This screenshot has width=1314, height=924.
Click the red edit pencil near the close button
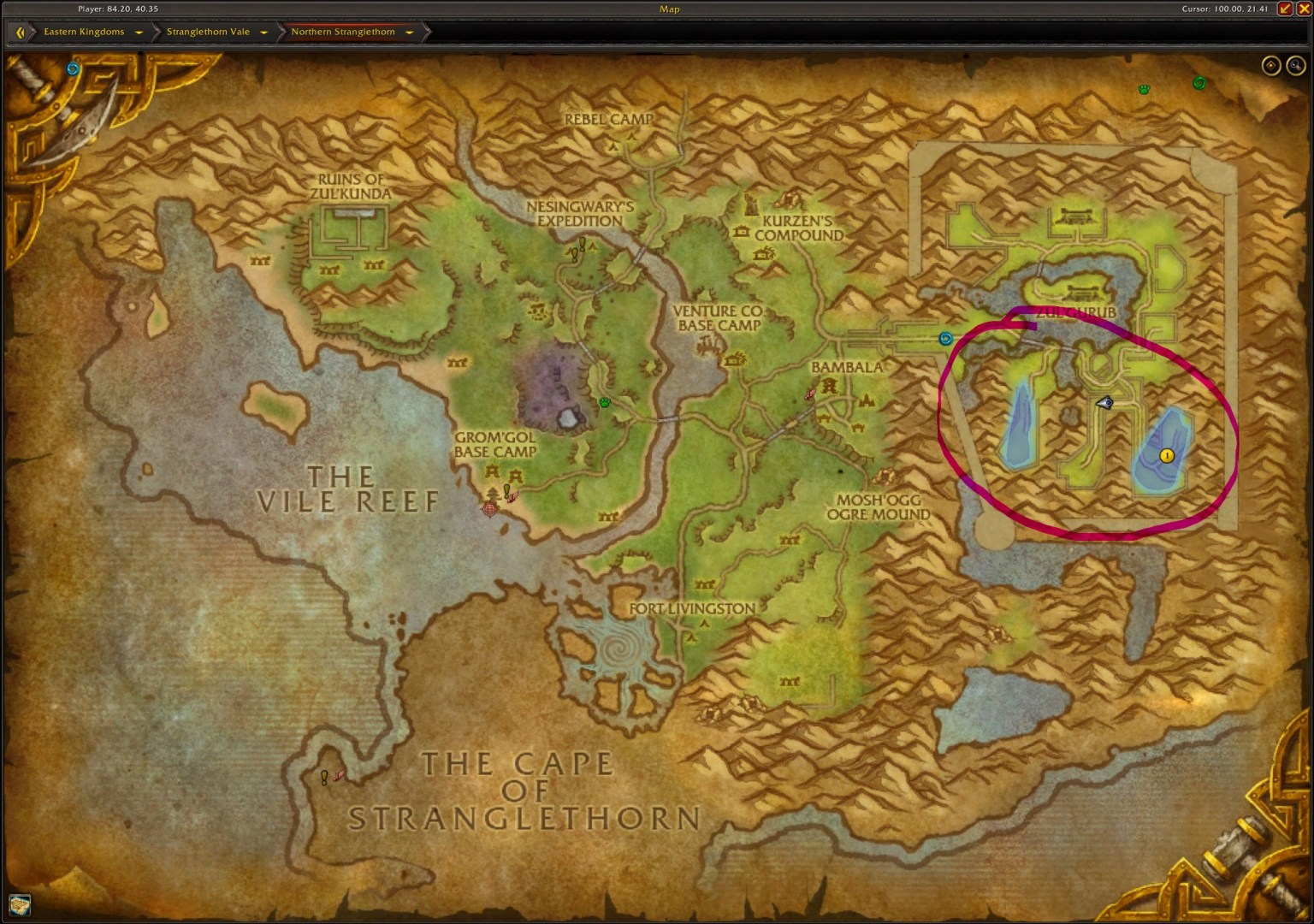[x=1283, y=9]
